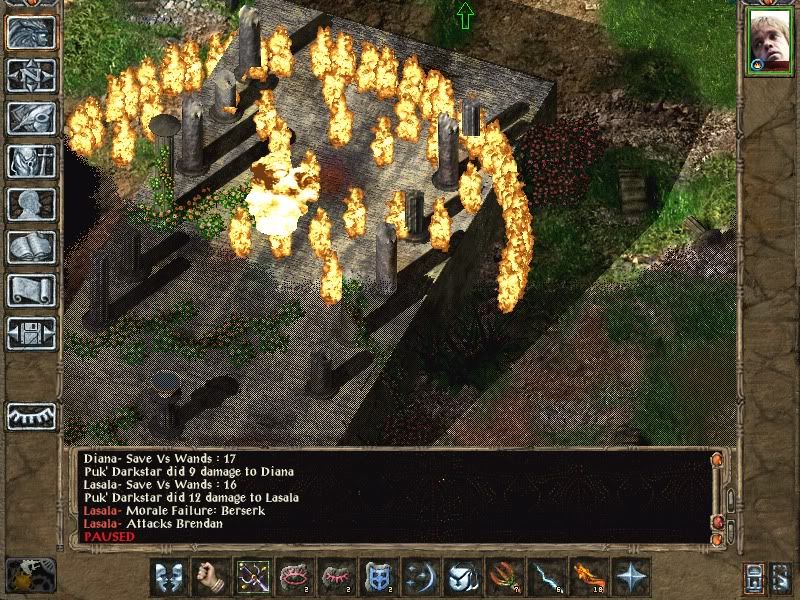The image size is (800, 600).
Task: Open the area map screen
Action: tap(31, 75)
